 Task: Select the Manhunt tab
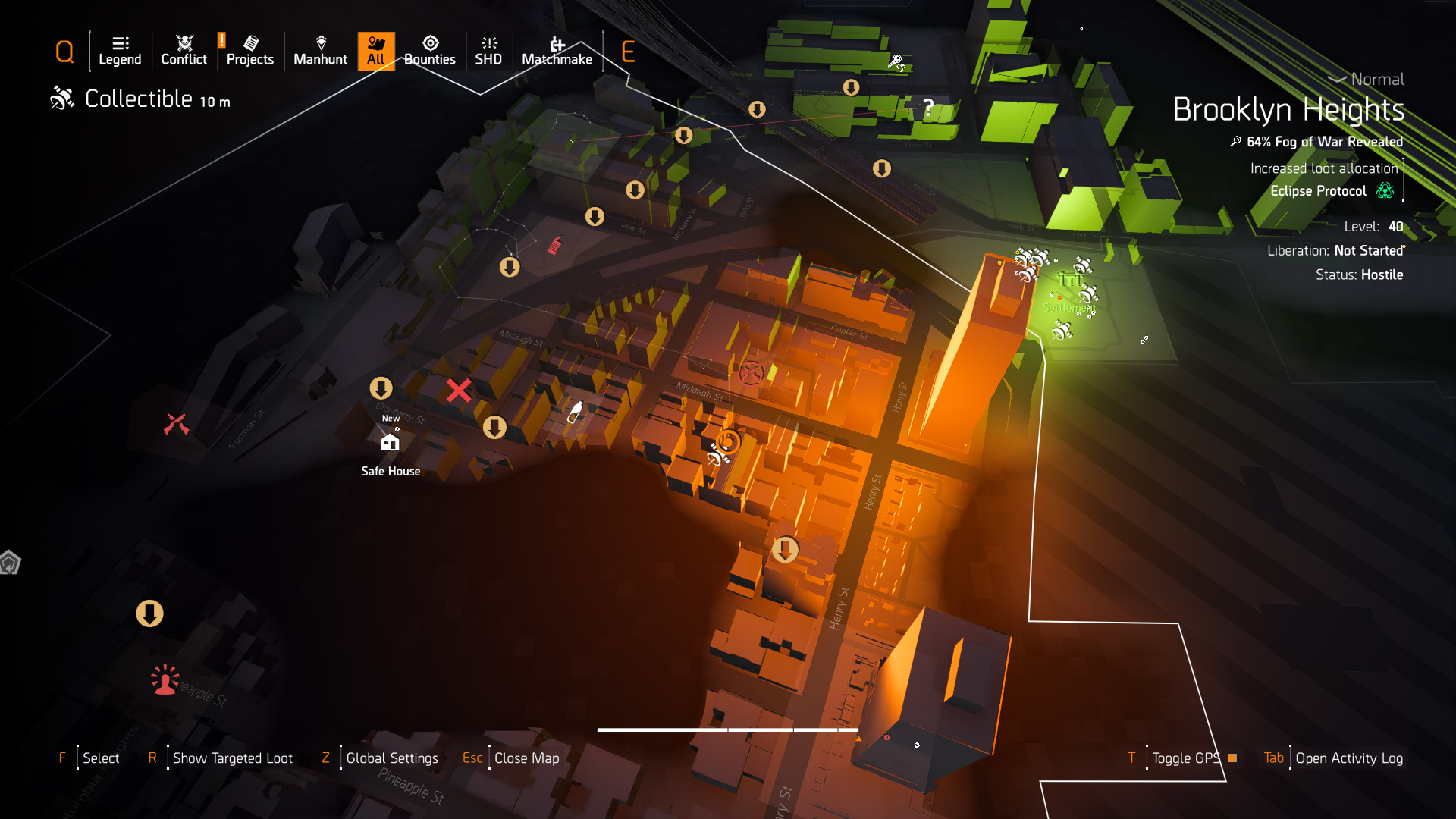pos(320,51)
